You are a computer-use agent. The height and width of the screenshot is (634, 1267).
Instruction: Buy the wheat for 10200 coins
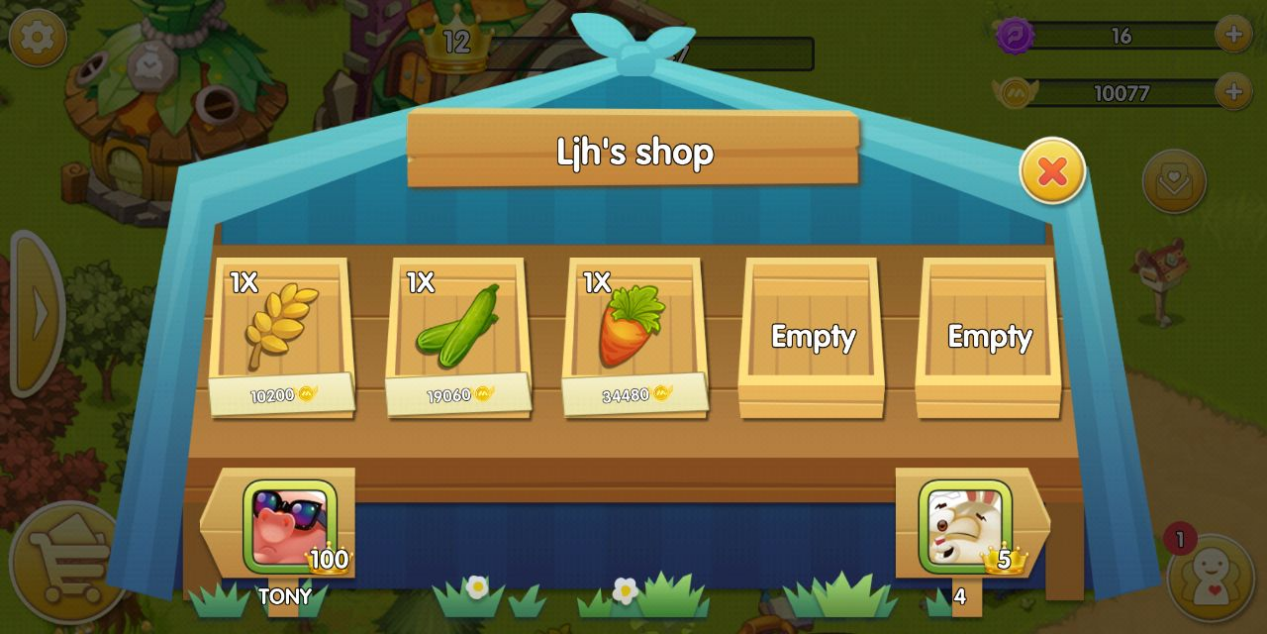click(x=281, y=336)
